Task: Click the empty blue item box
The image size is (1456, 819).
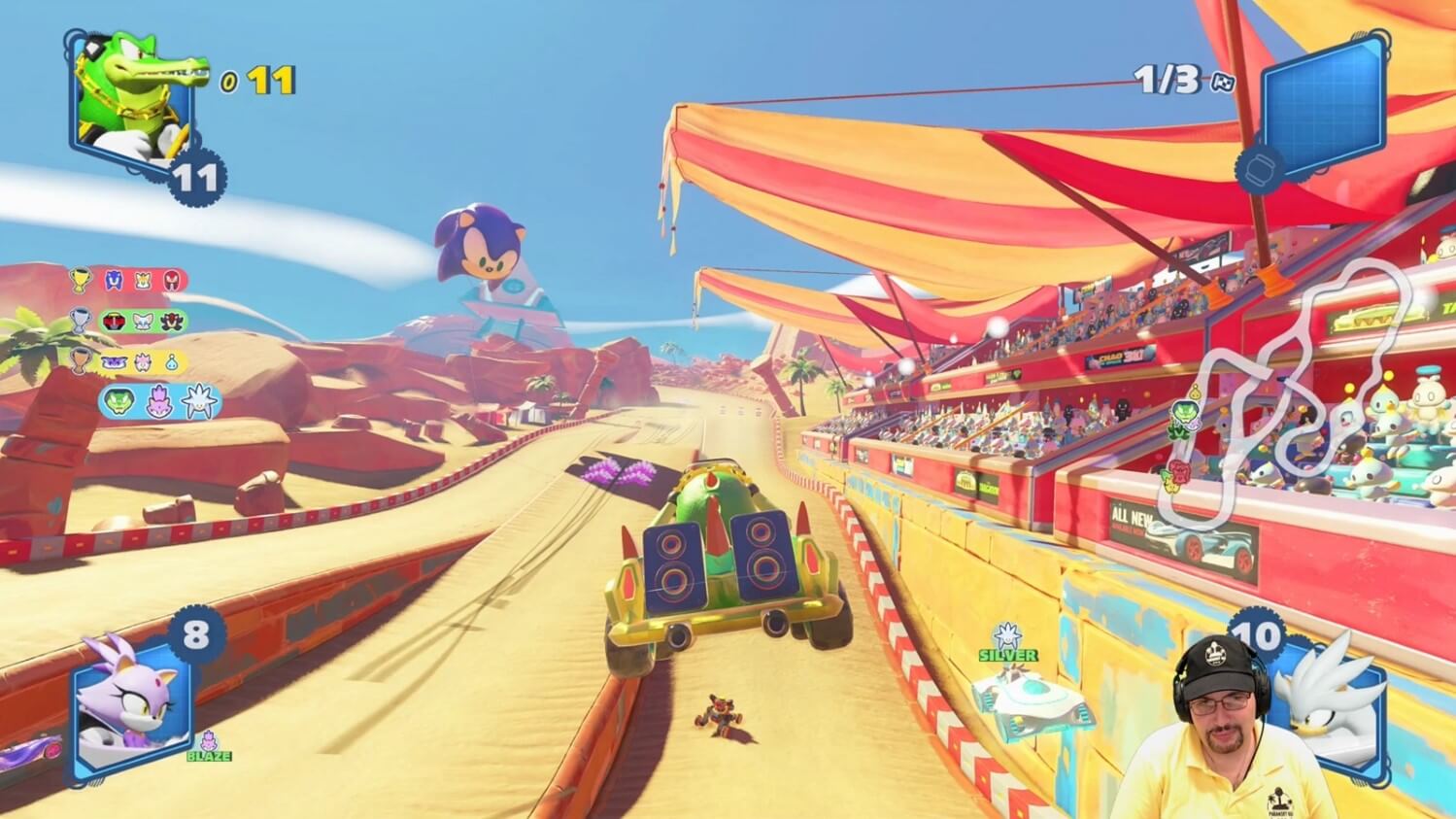Action: click(x=1321, y=99)
